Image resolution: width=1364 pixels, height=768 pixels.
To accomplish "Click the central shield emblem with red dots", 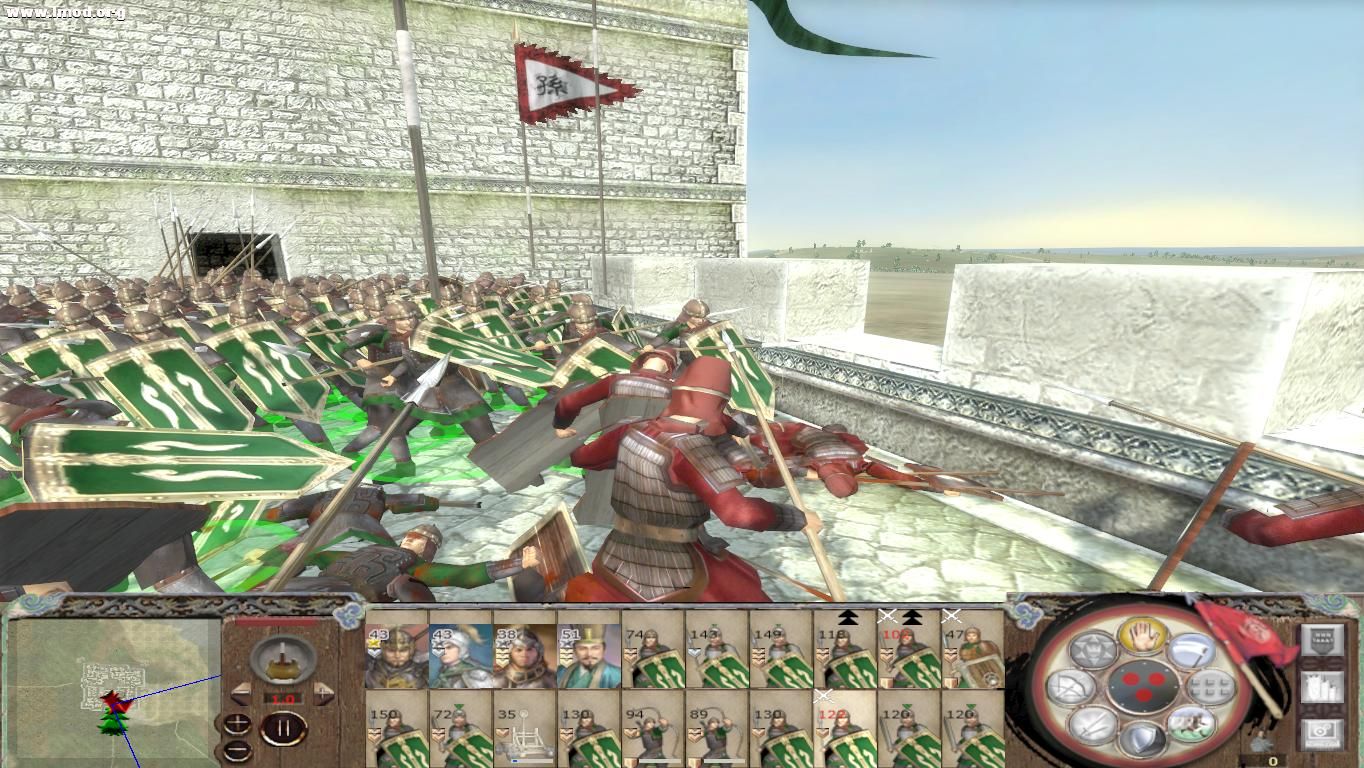I will tap(1142, 686).
